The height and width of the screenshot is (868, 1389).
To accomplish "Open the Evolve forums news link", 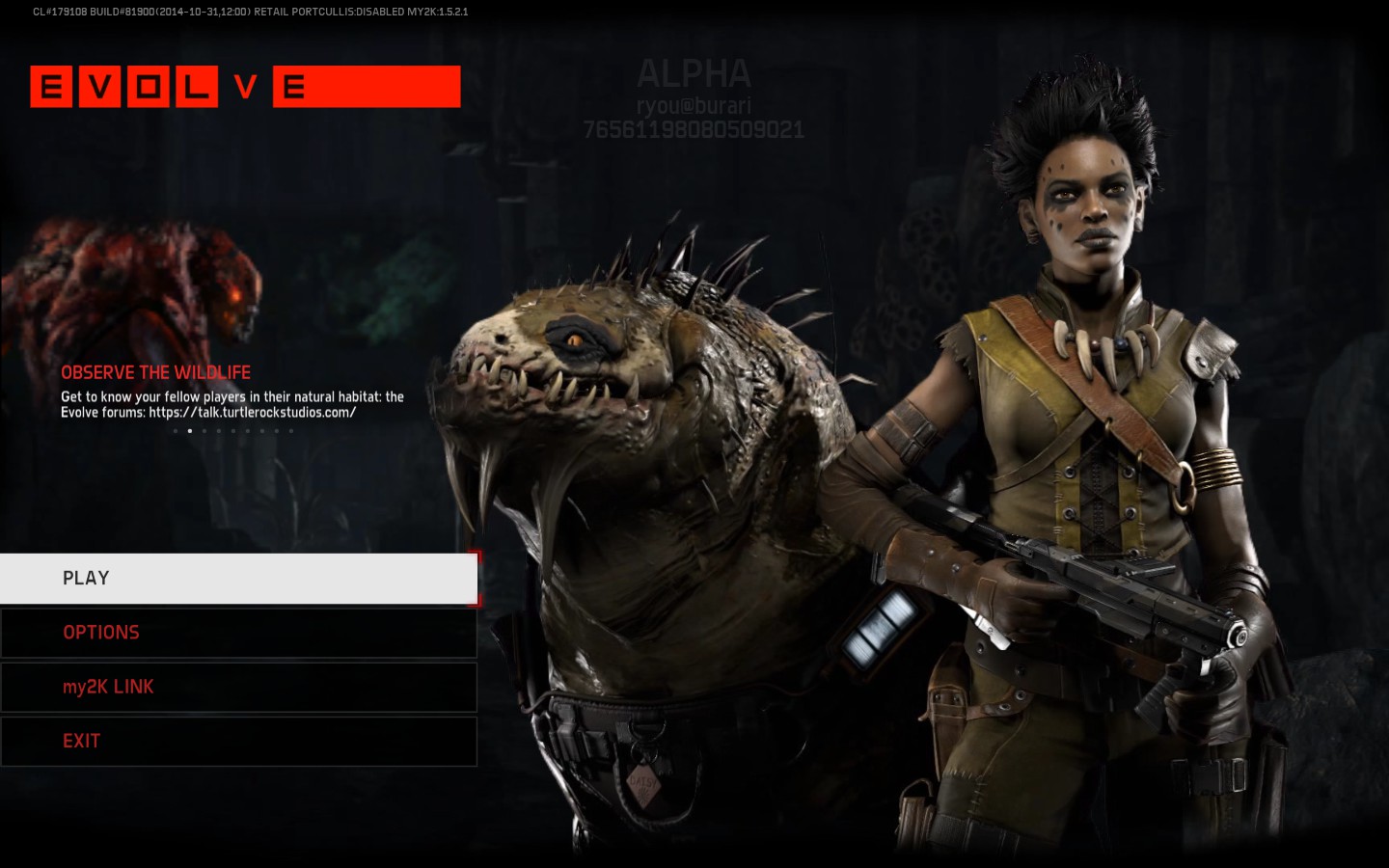I will [252, 413].
